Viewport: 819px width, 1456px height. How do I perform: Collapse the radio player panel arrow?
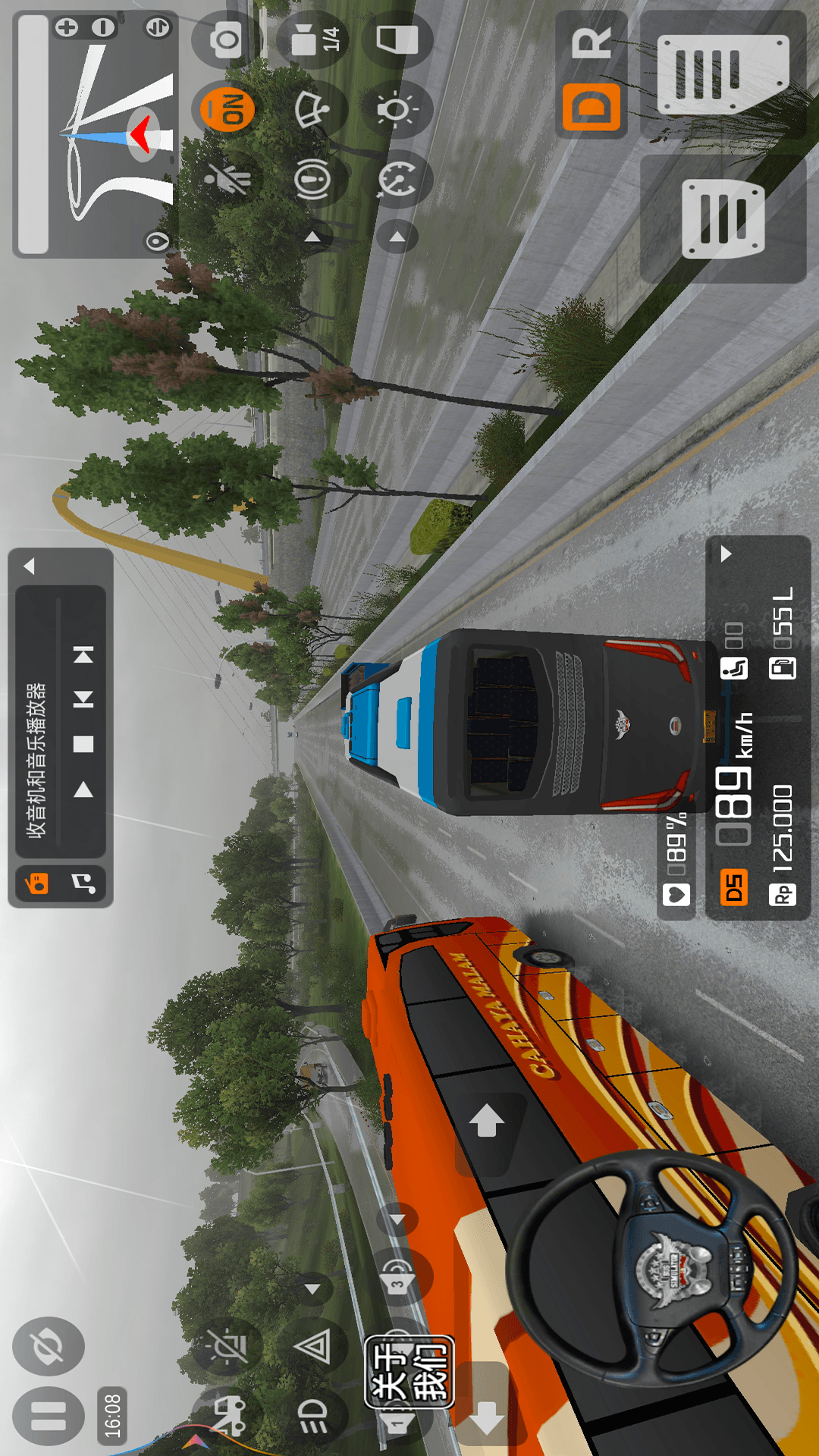coord(30,566)
